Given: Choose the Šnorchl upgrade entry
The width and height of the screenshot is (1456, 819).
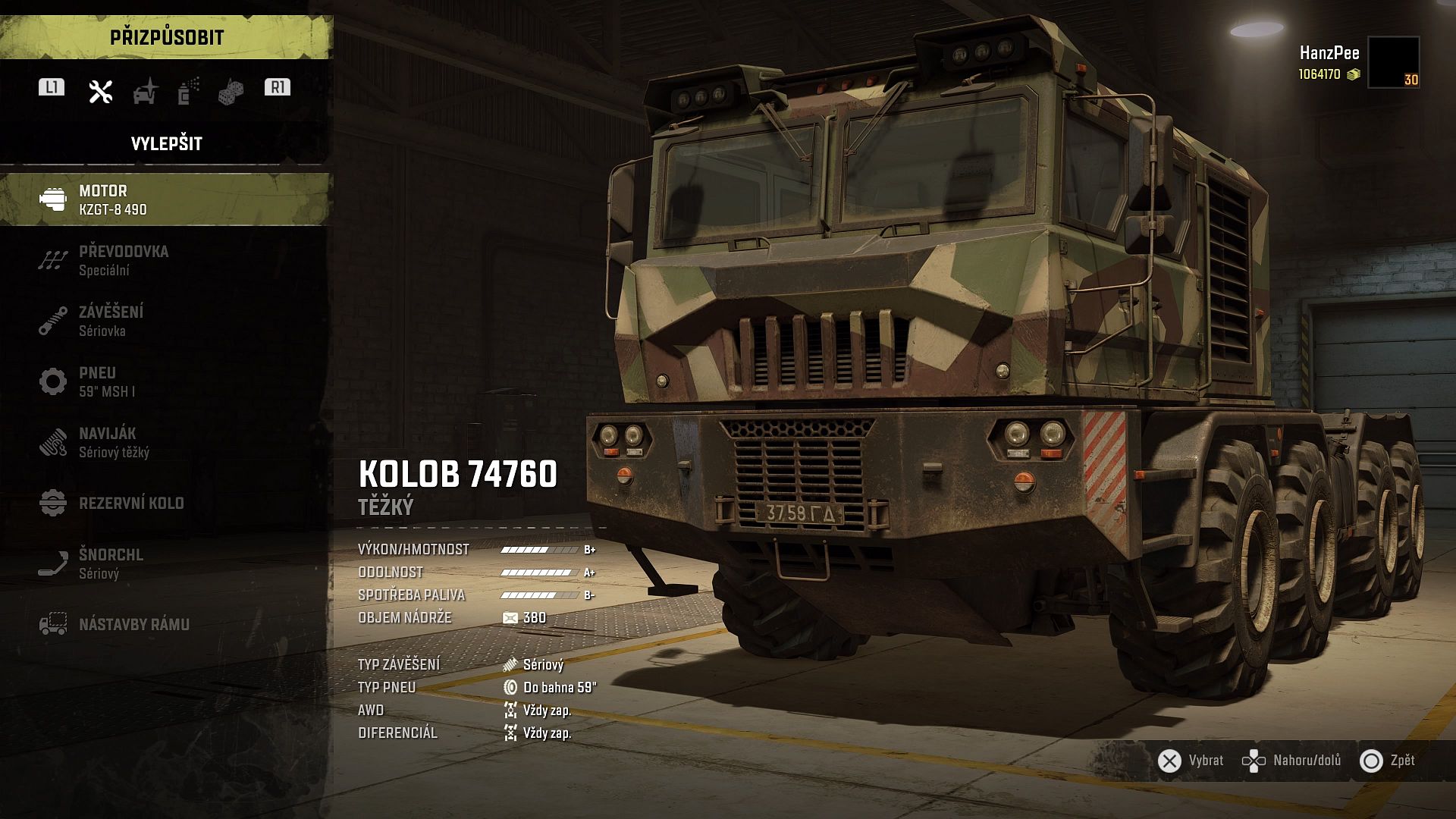Looking at the screenshot, I should point(165,563).
